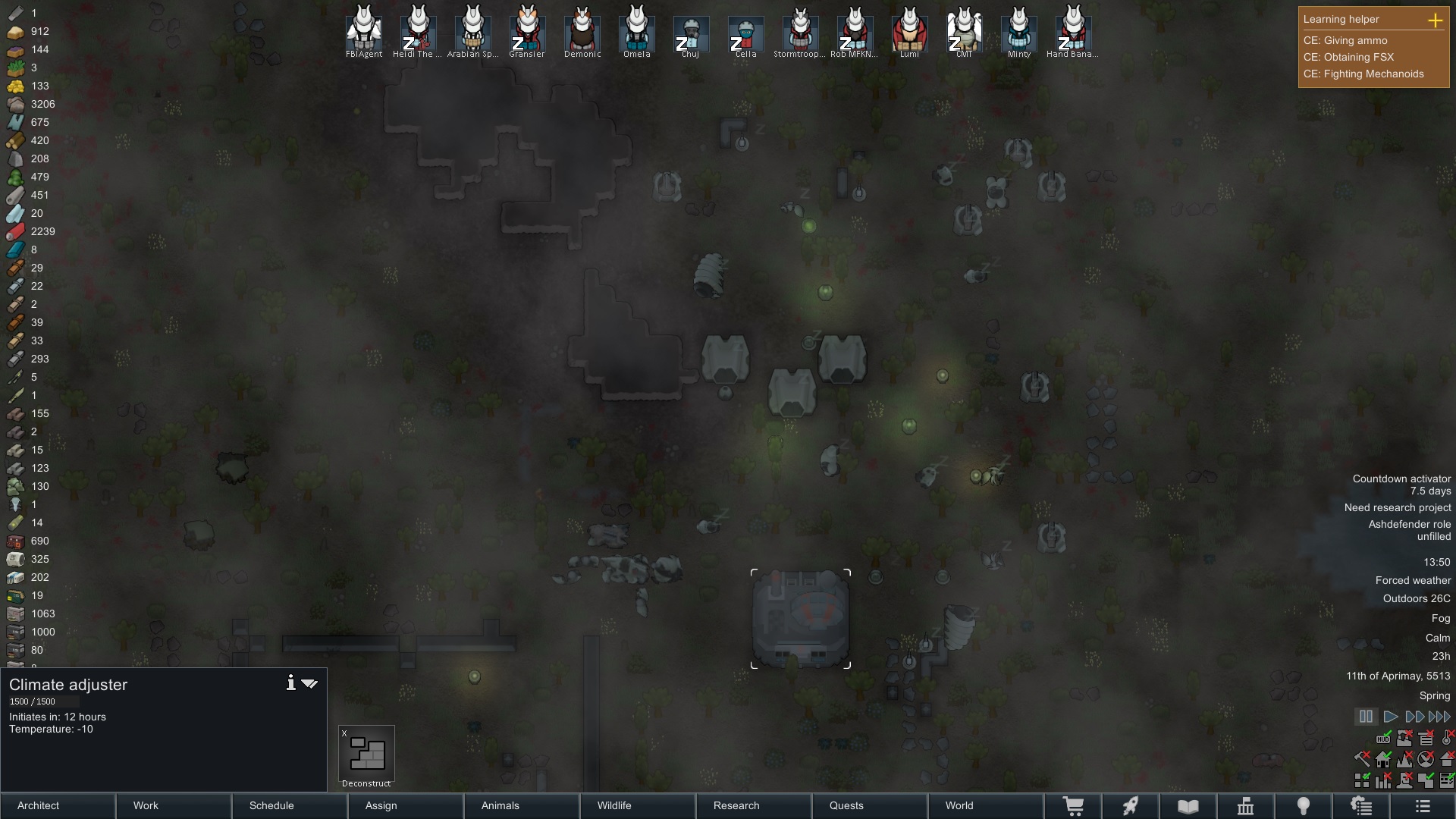This screenshot has height=819, width=1456.
Task: Open the trade caravan shopping cart icon
Action: (1075, 806)
